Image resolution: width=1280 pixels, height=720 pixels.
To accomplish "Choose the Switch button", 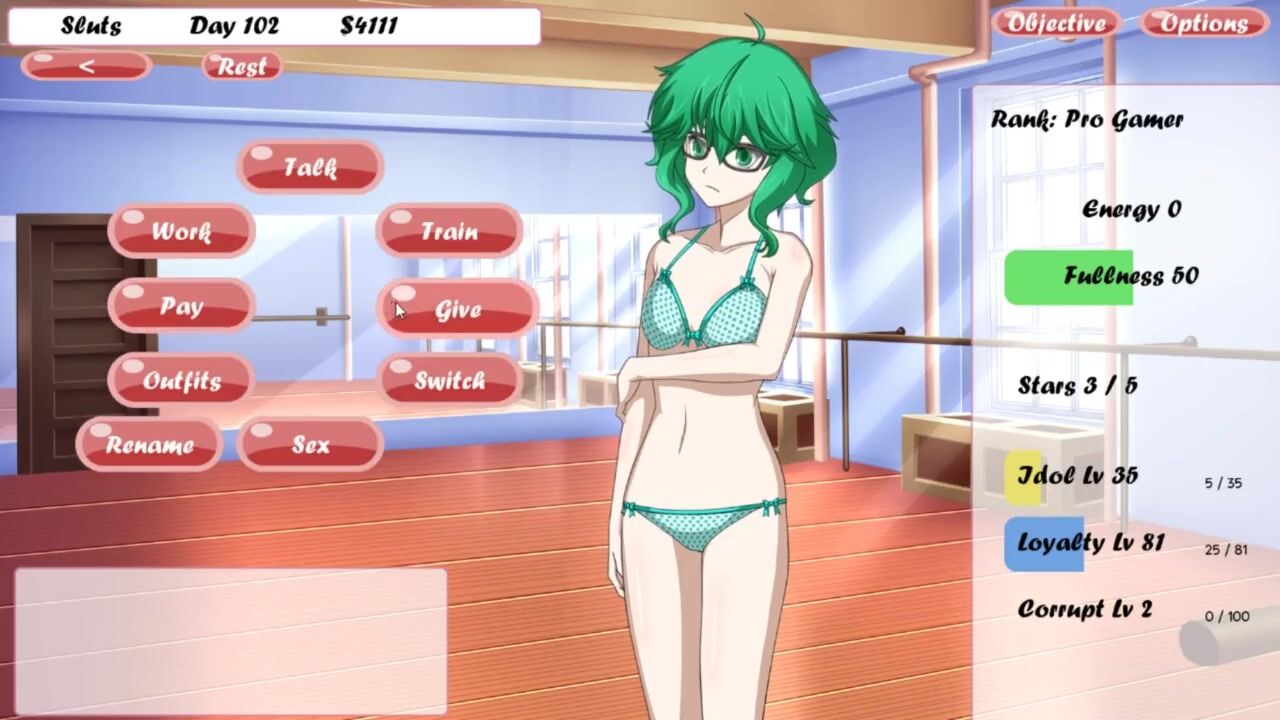I will [x=449, y=381].
